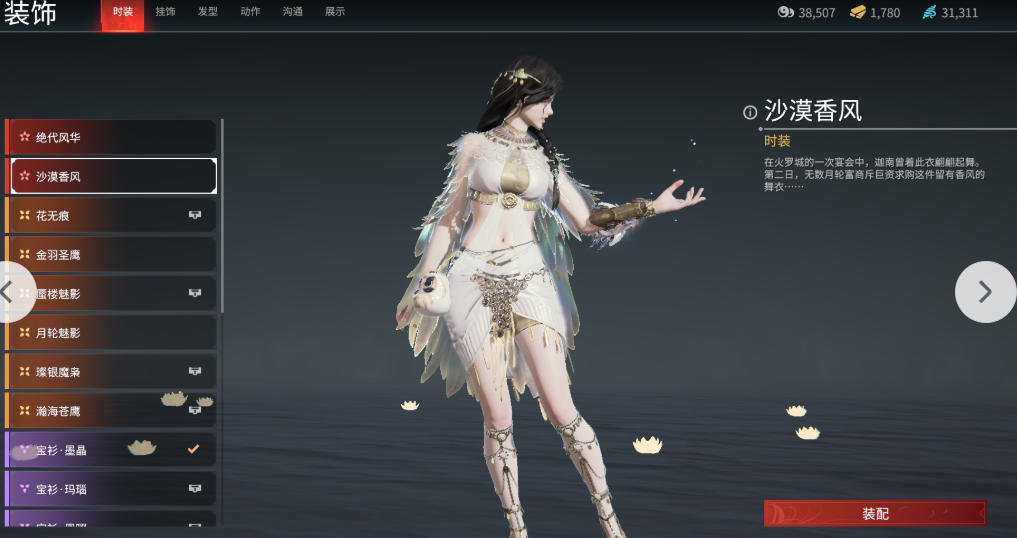
Task: Click the right arrow button
Action: click(x=985, y=292)
